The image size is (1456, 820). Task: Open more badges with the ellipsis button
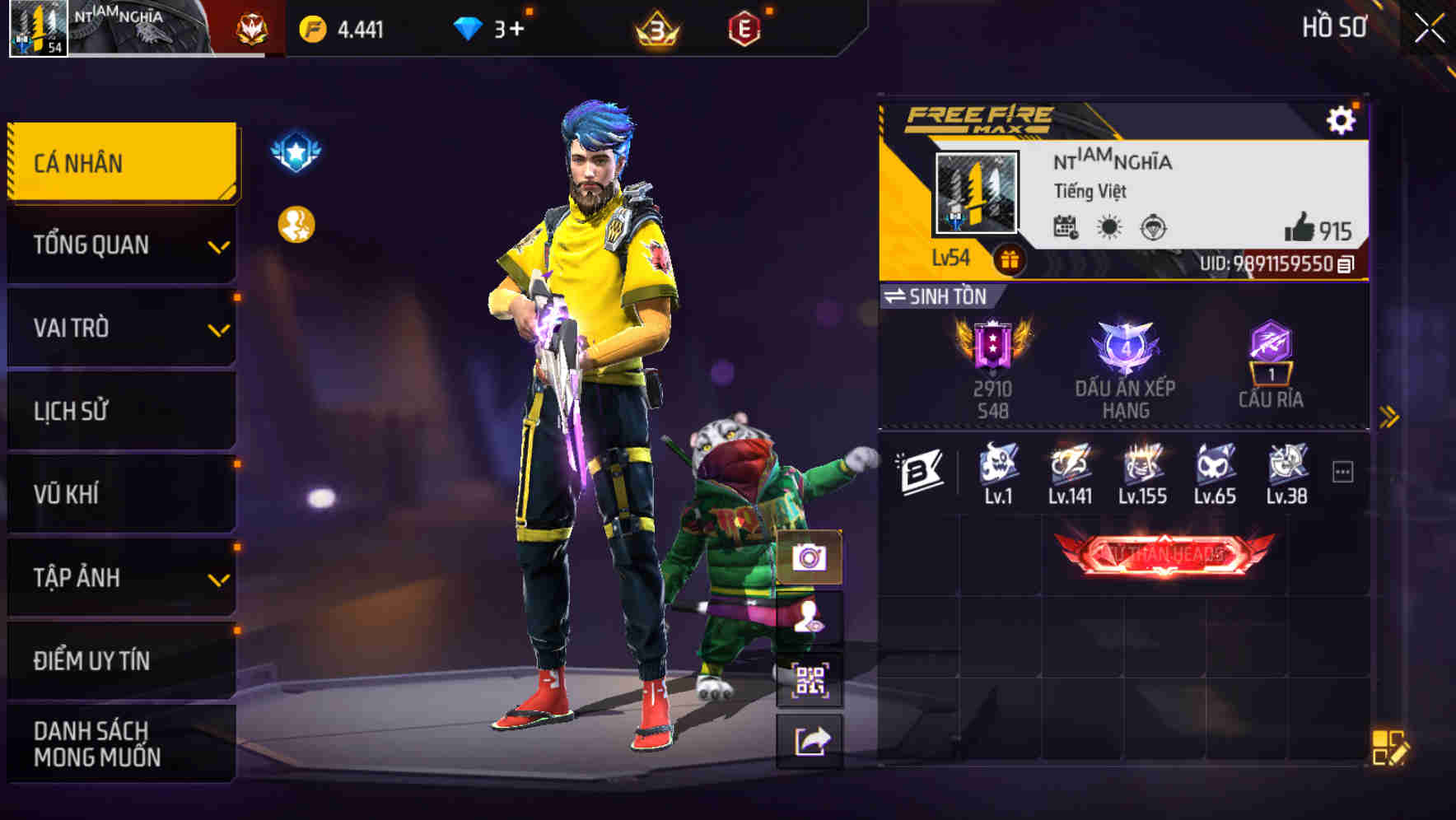tap(1342, 471)
